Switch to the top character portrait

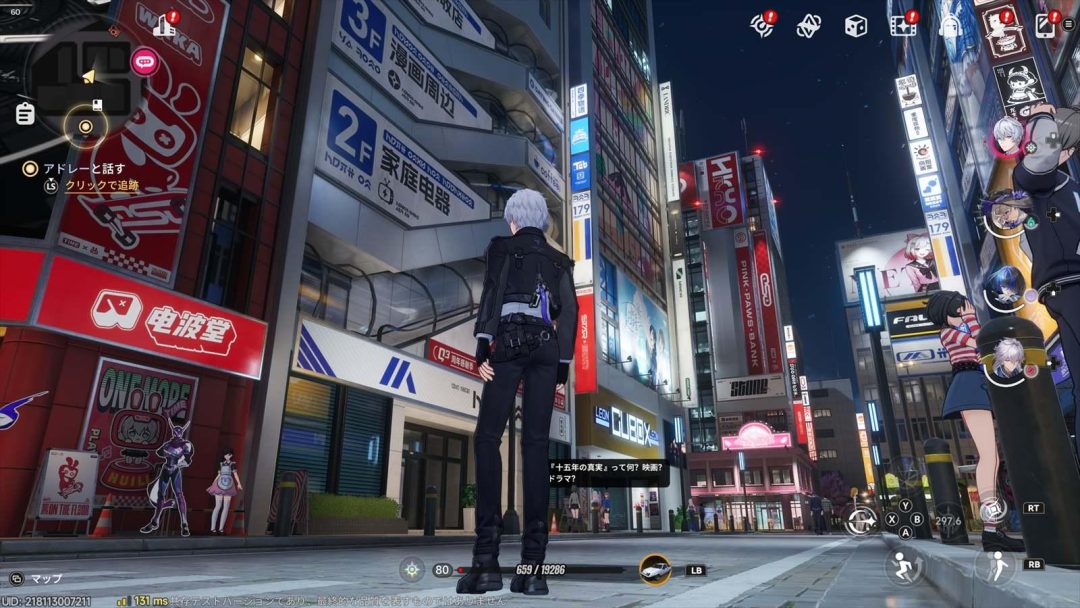click(1007, 136)
